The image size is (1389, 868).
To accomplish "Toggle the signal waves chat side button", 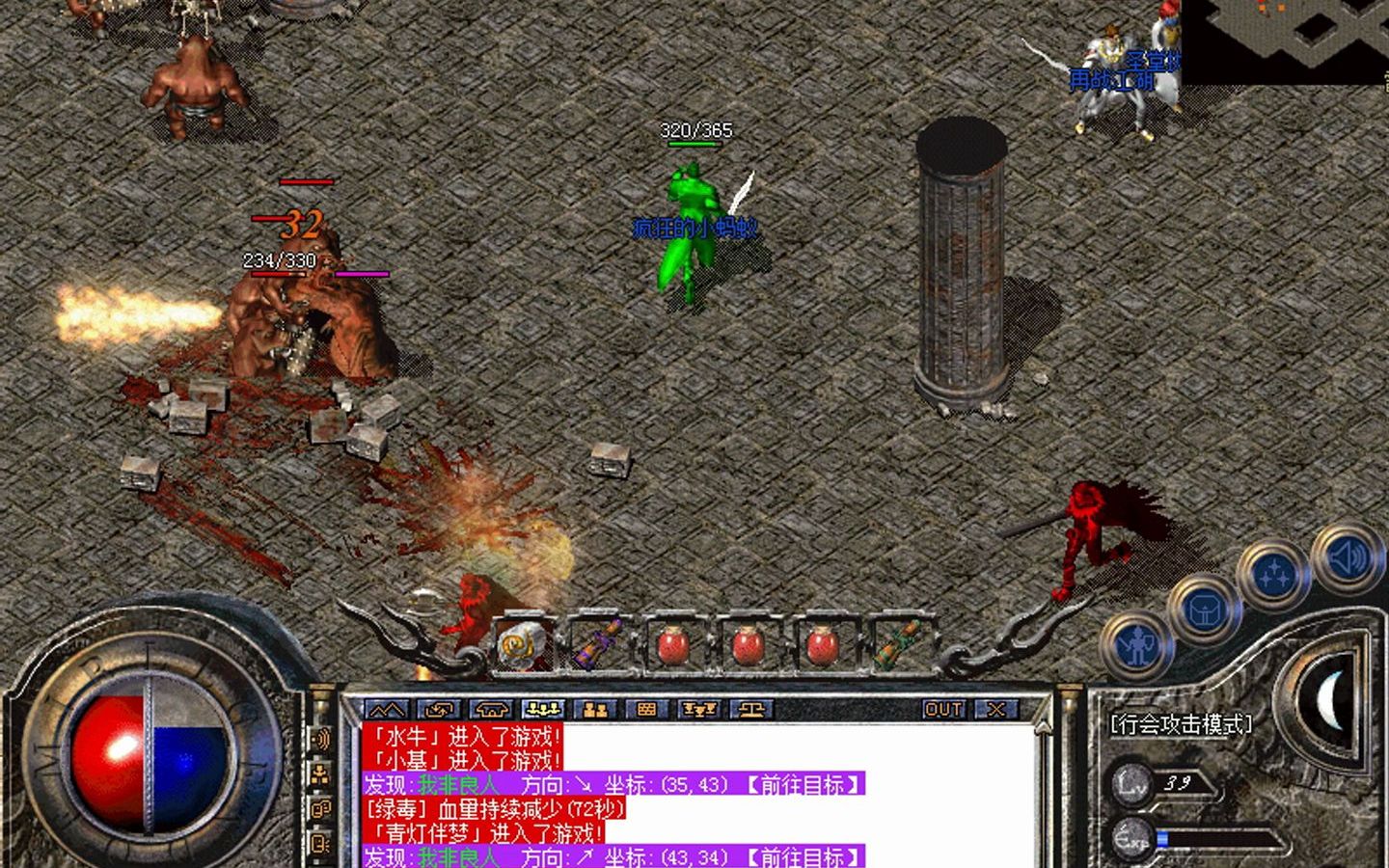I will click(320, 740).
